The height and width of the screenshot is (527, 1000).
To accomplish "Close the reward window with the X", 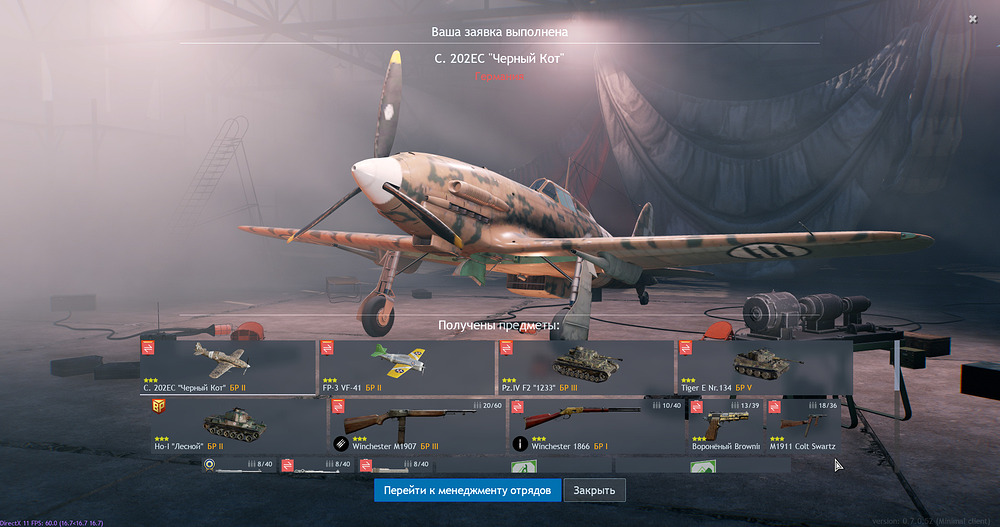I will click(973, 19).
